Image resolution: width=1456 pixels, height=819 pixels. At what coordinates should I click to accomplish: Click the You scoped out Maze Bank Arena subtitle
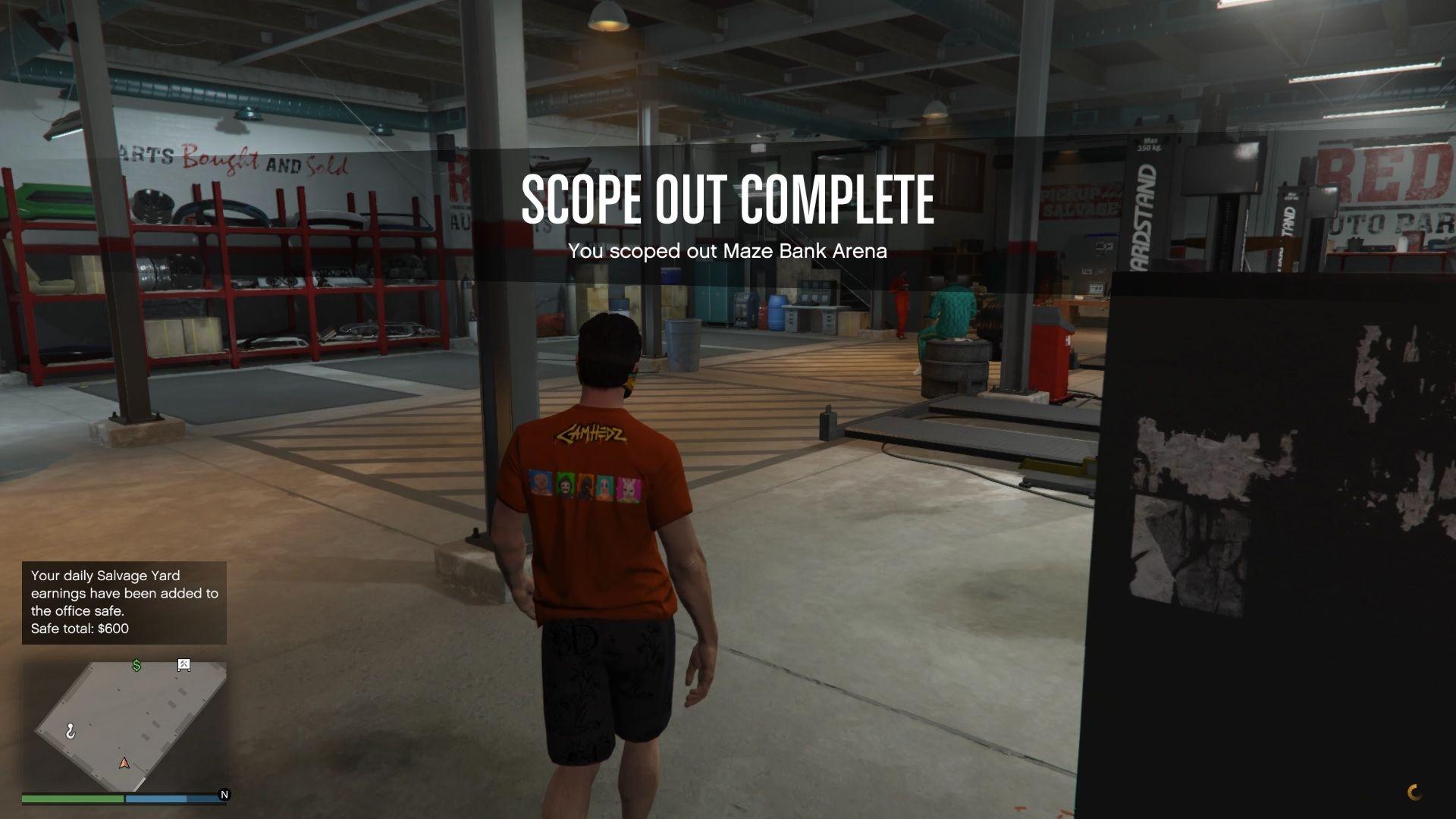[727, 251]
